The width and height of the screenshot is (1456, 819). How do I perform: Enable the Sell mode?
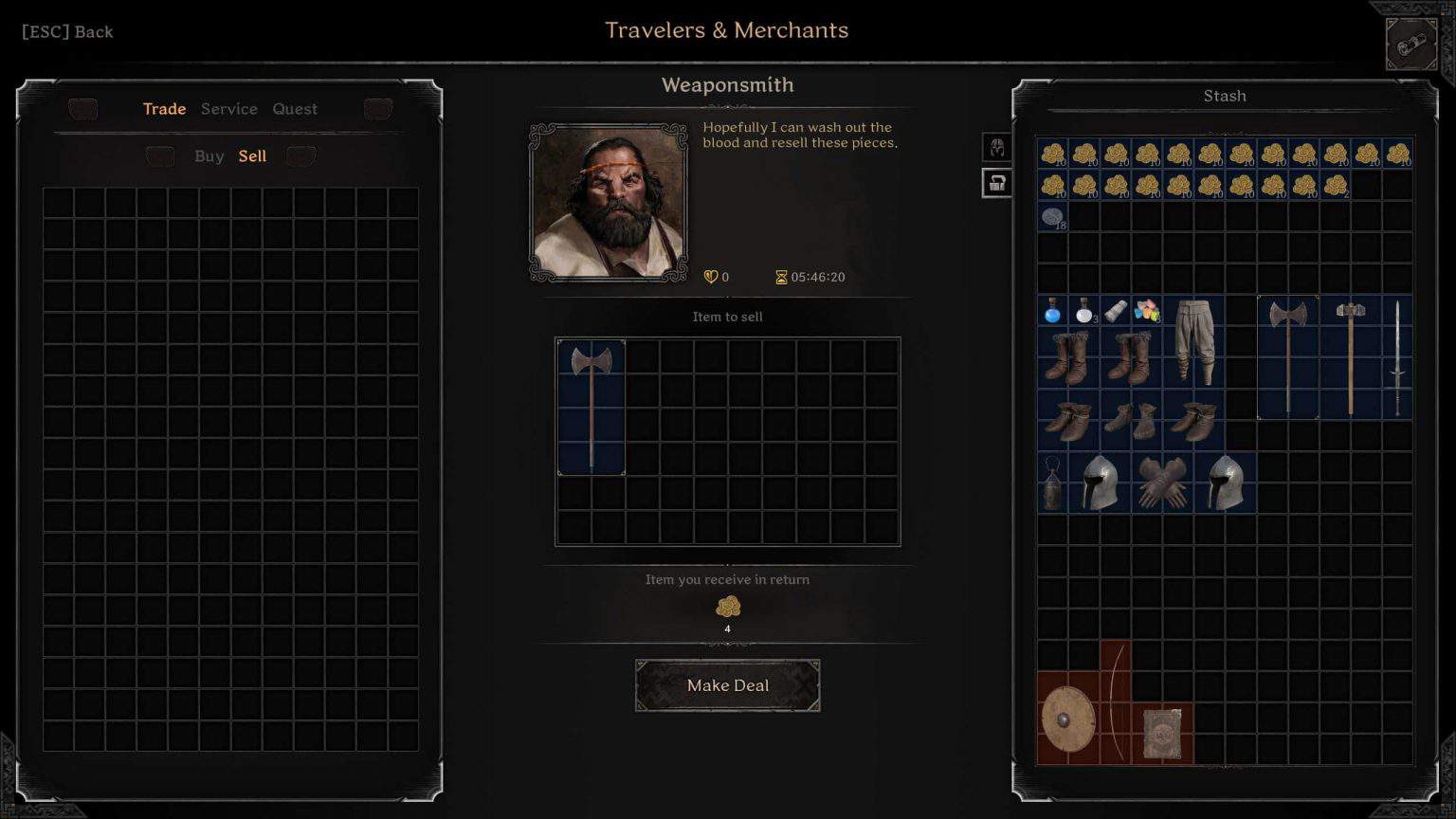click(252, 155)
